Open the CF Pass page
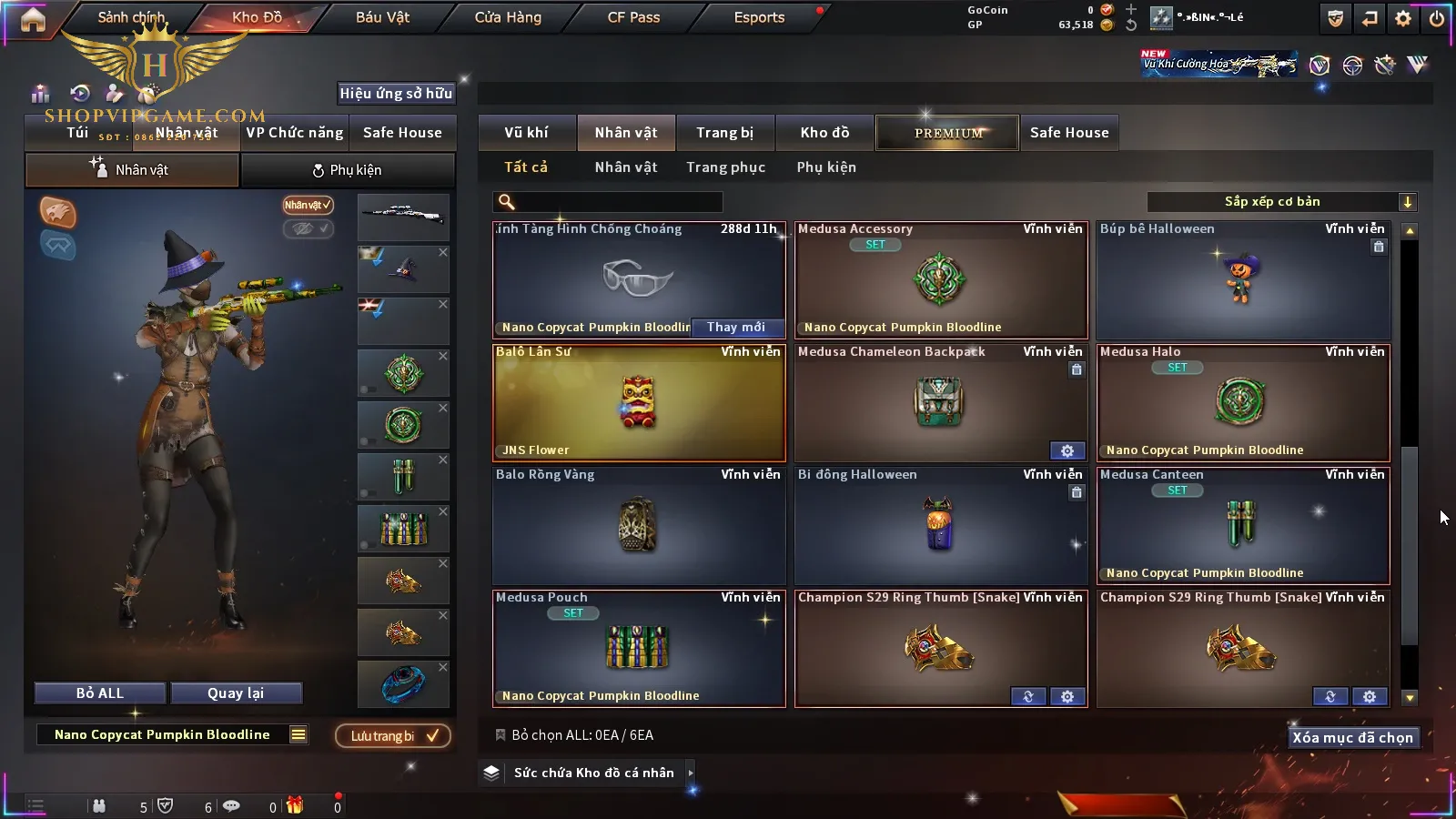The width and height of the screenshot is (1456, 819). 633,17
